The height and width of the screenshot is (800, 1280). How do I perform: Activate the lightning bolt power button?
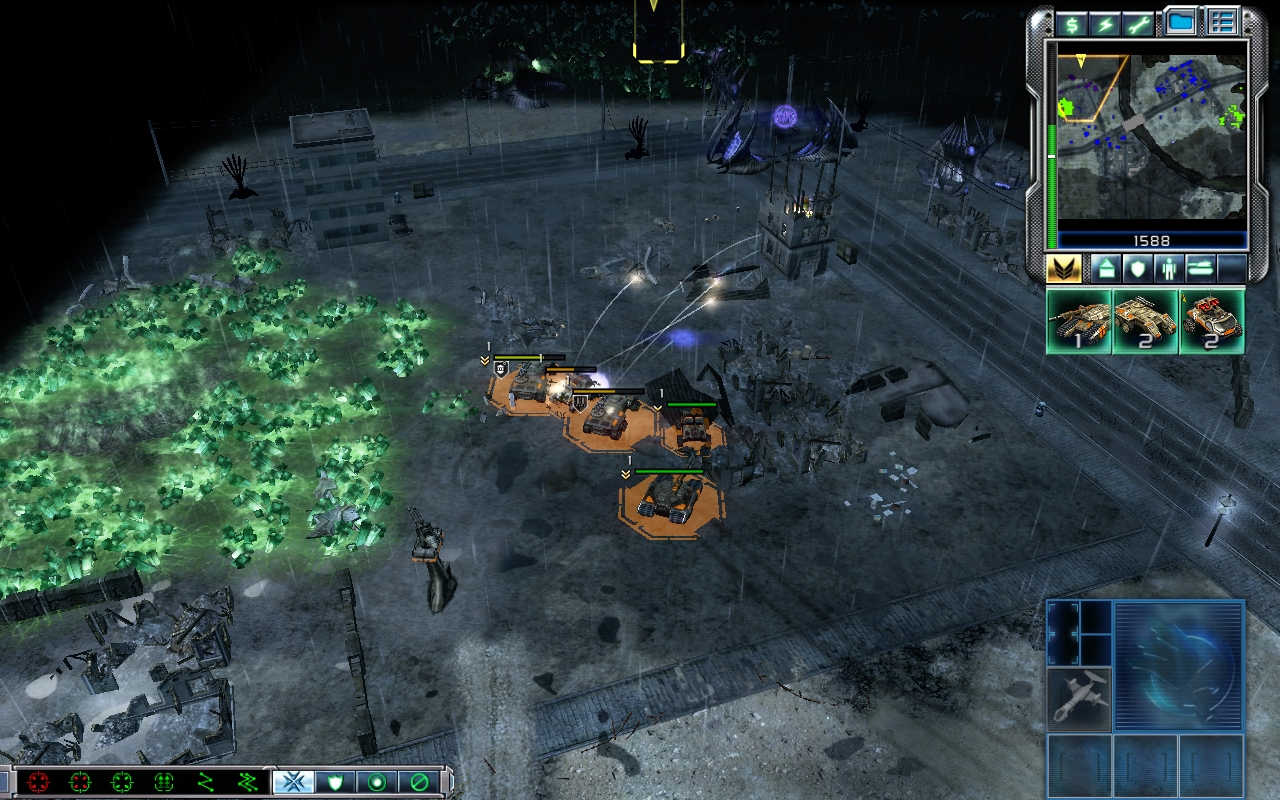click(x=1105, y=24)
